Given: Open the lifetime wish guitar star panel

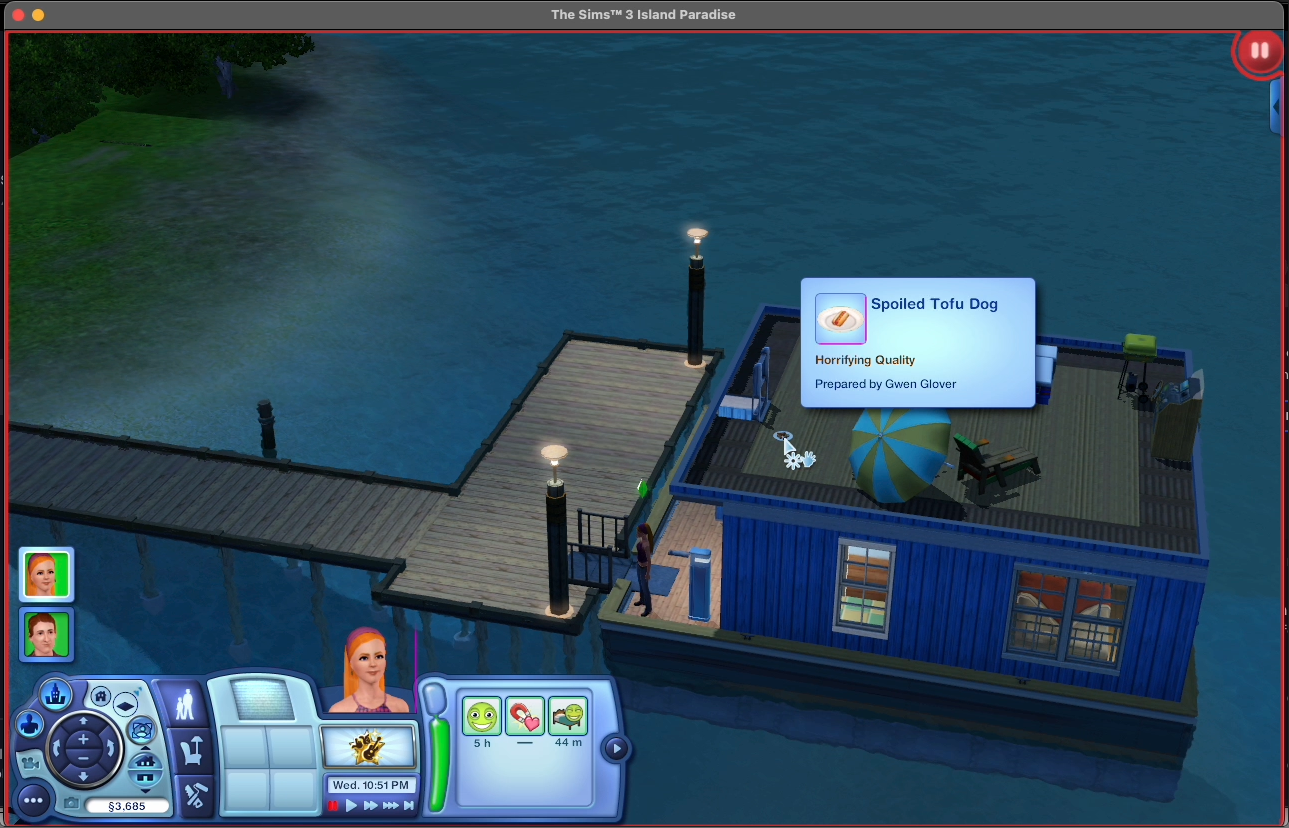Looking at the screenshot, I should click(368, 747).
